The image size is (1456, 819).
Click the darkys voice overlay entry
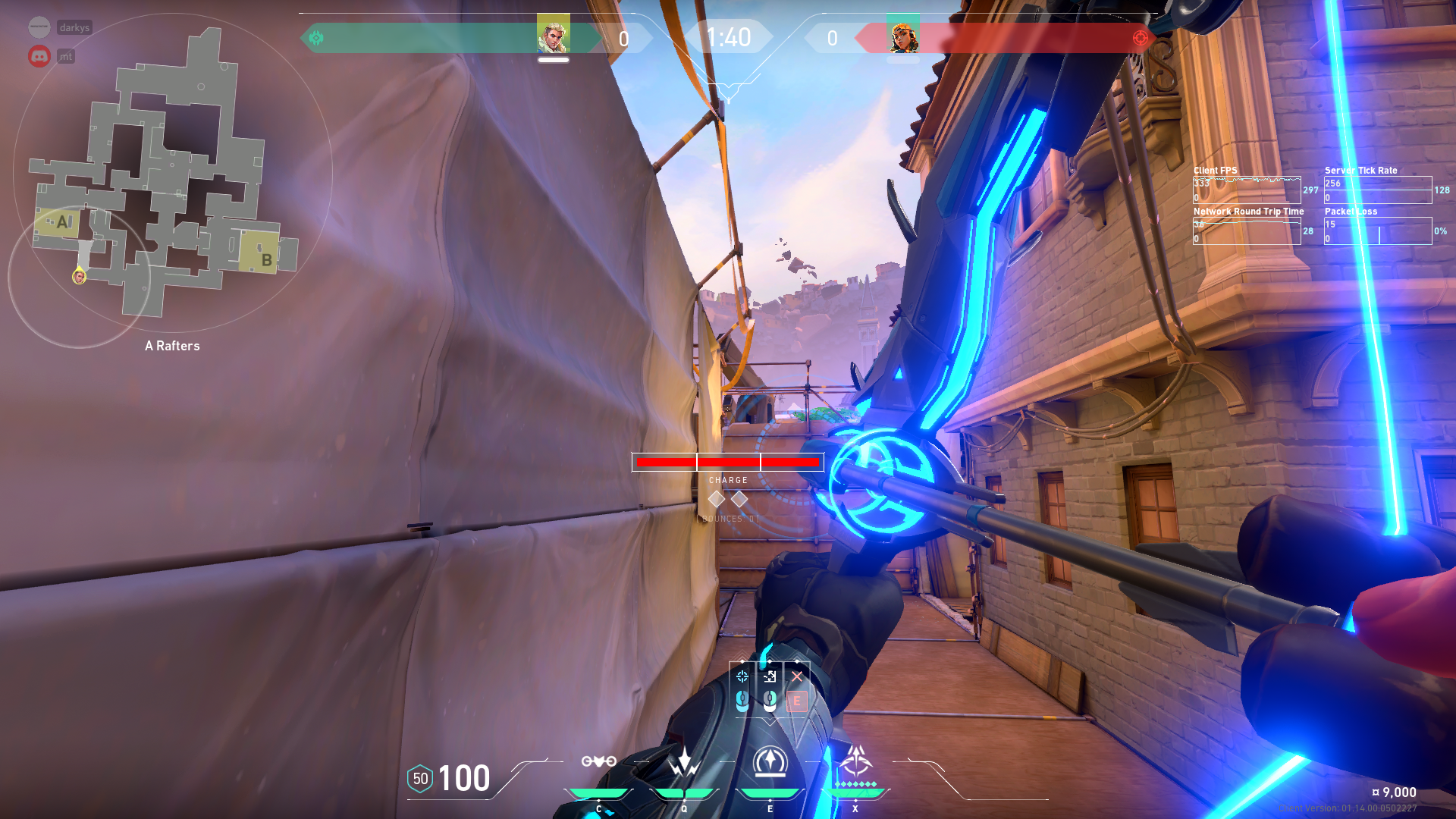tap(74, 27)
